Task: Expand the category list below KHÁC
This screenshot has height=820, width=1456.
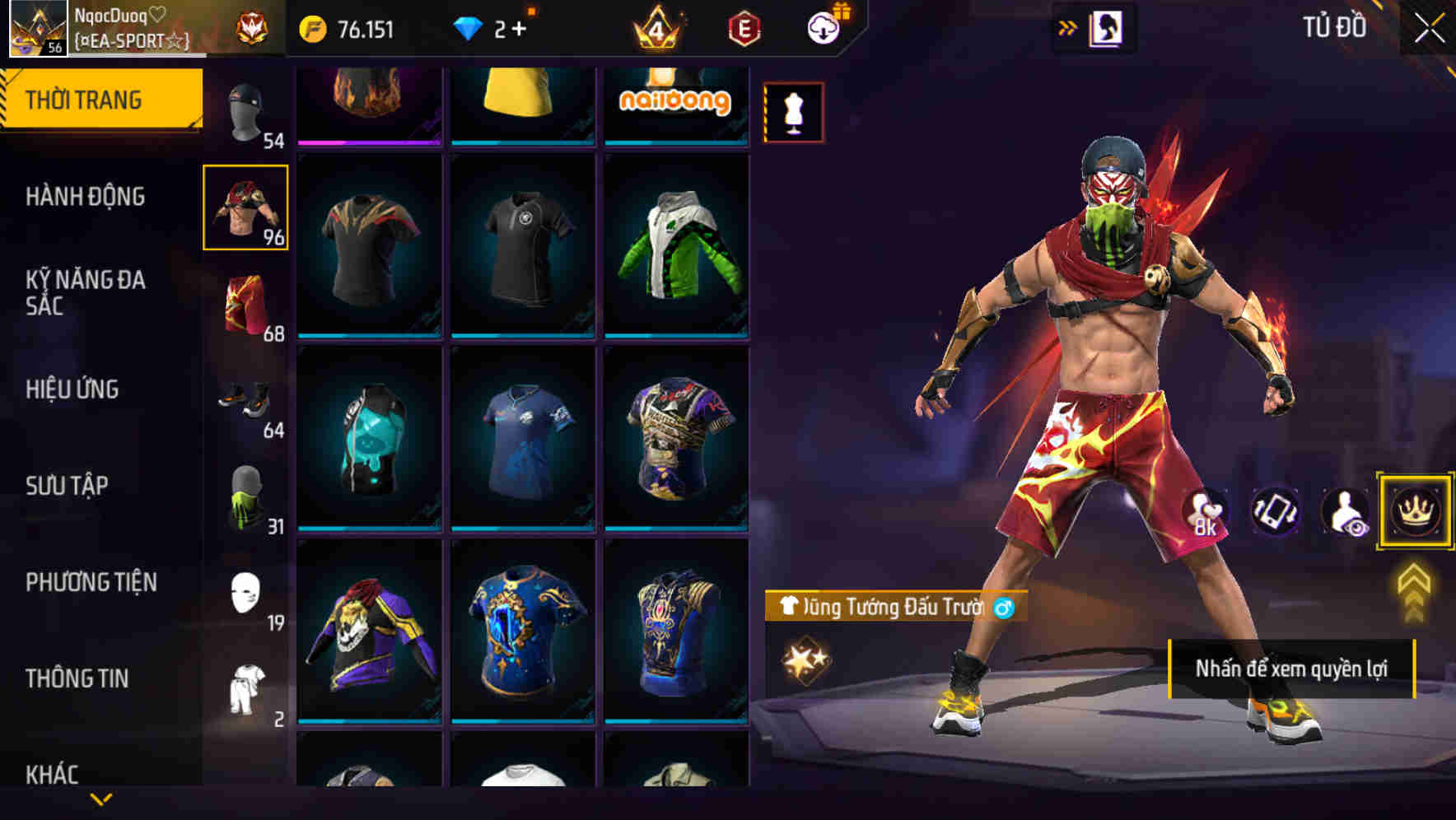Action: point(101,800)
